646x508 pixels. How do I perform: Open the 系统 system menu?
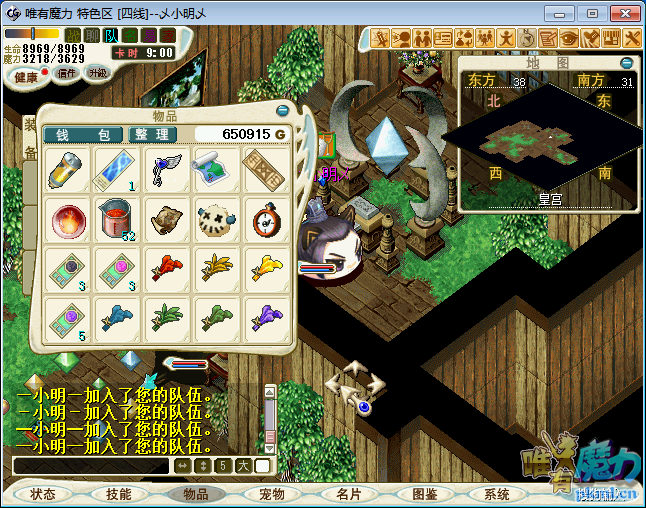[497, 494]
